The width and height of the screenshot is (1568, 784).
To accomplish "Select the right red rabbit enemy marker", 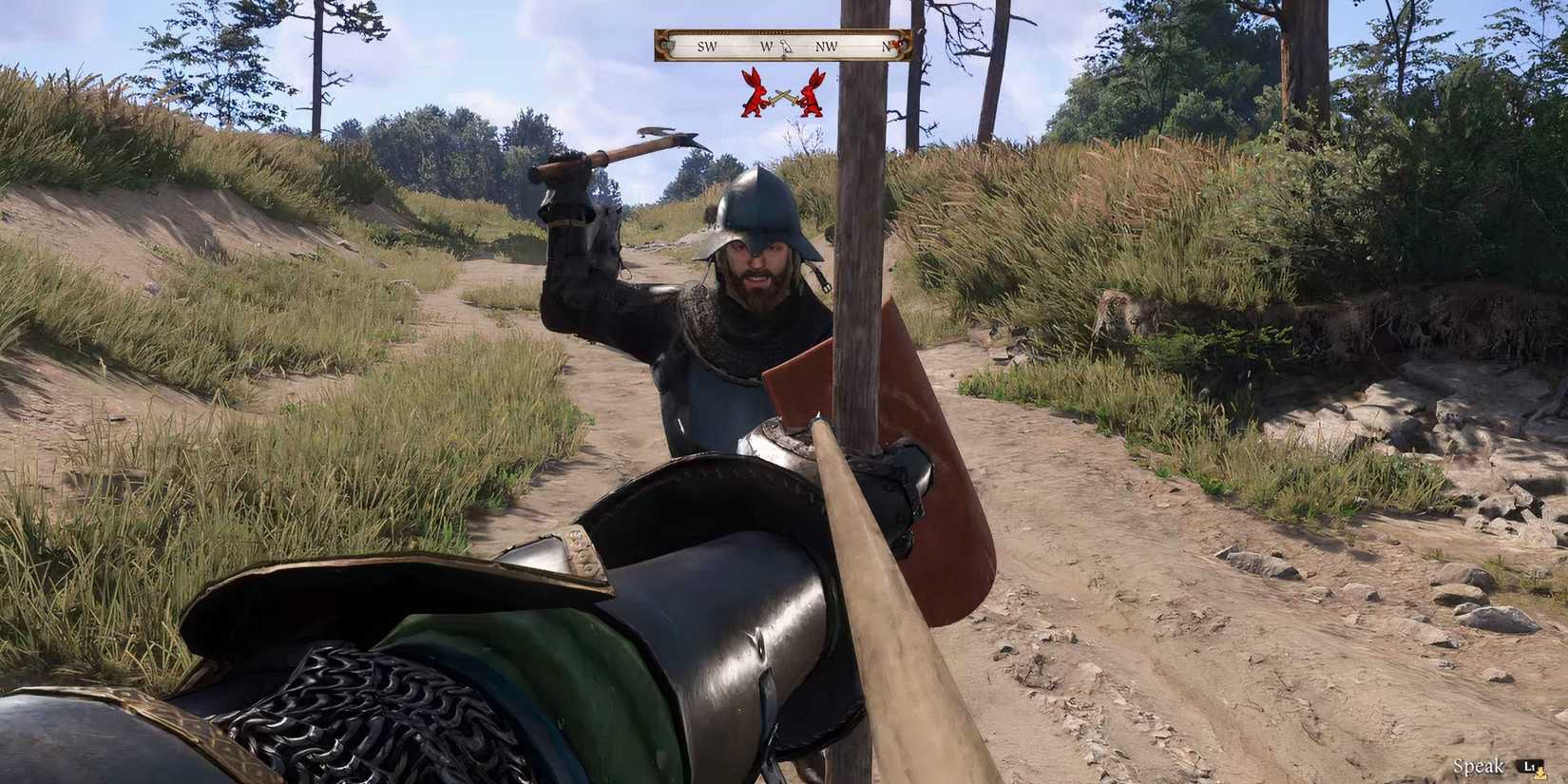I will (813, 95).
